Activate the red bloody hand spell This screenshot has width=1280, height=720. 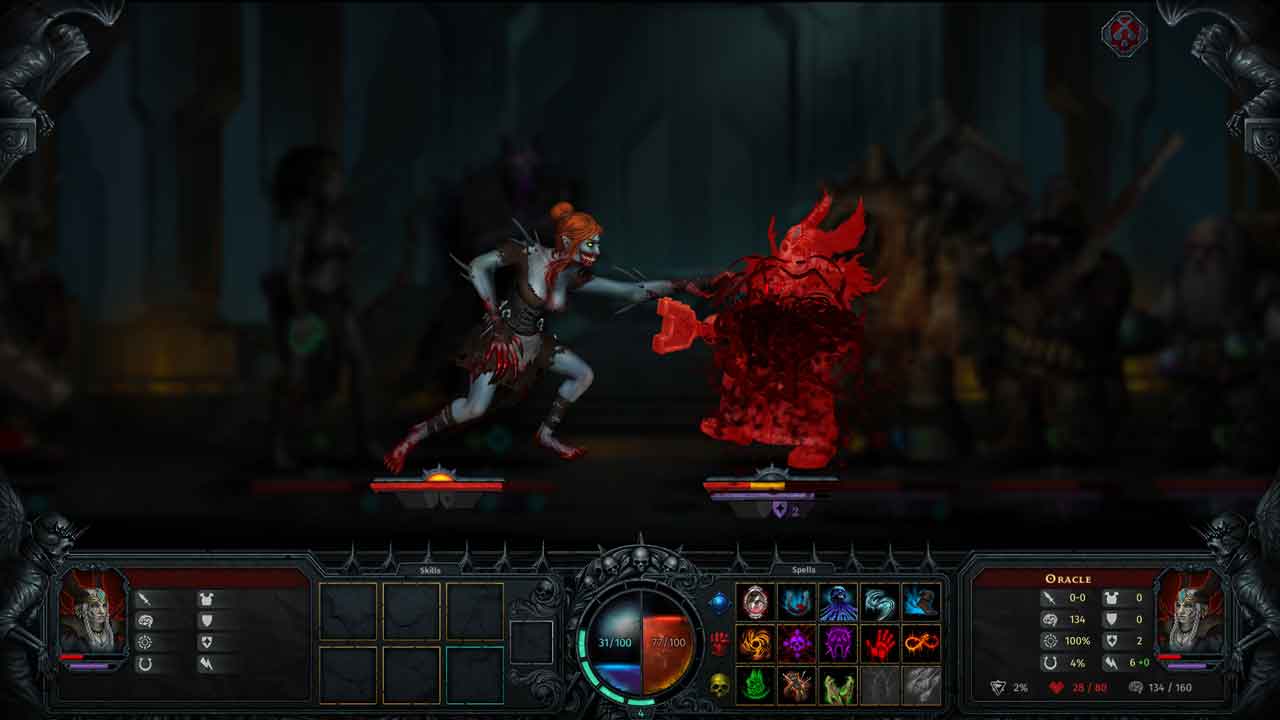click(880, 644)
